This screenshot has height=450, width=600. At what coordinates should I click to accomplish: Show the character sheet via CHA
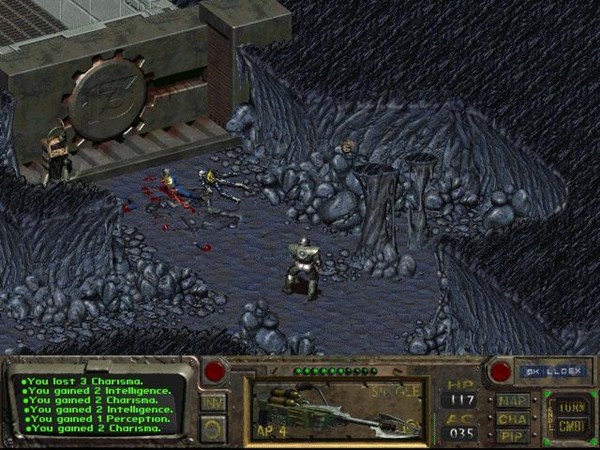[x=511, y=419]
